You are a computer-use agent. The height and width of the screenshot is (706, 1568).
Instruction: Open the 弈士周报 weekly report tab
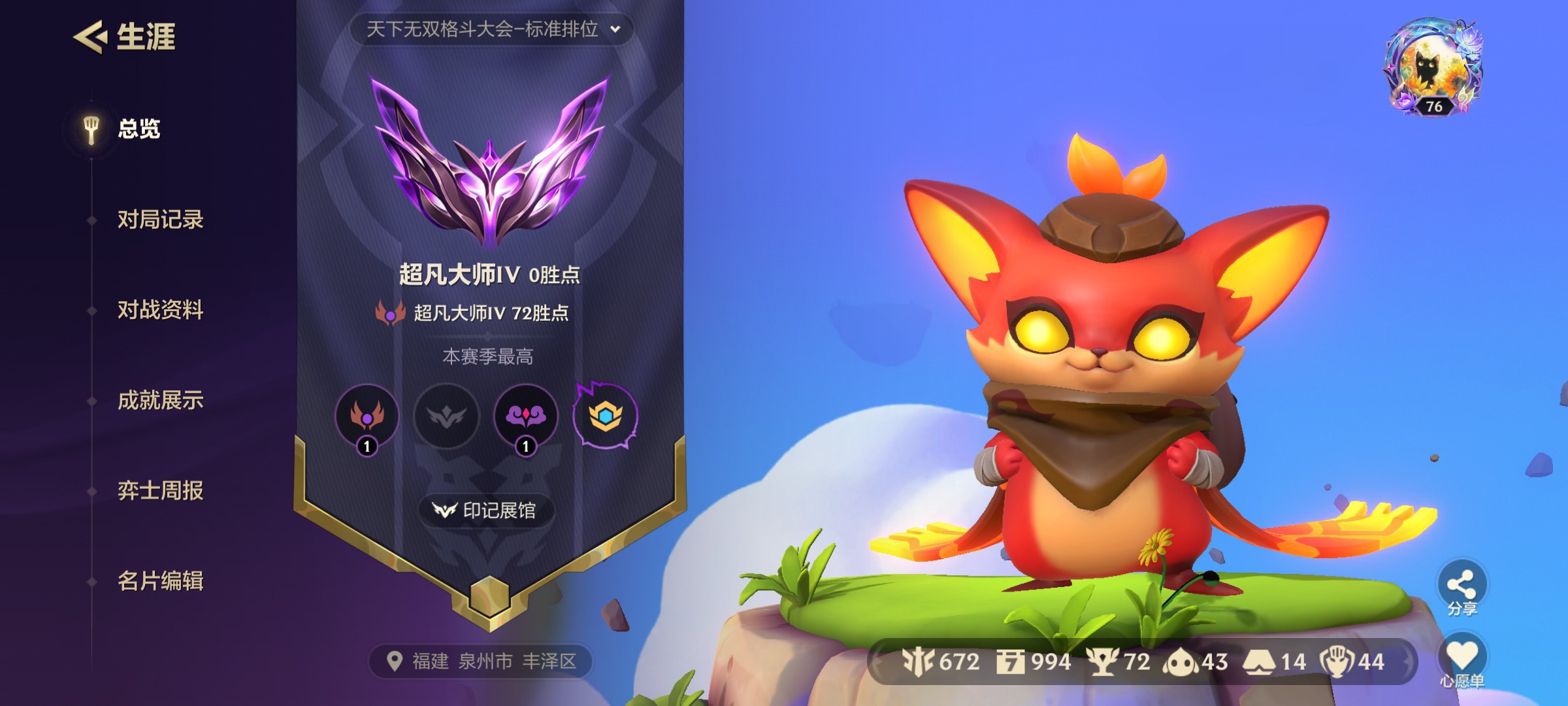(x=160, y=490)
